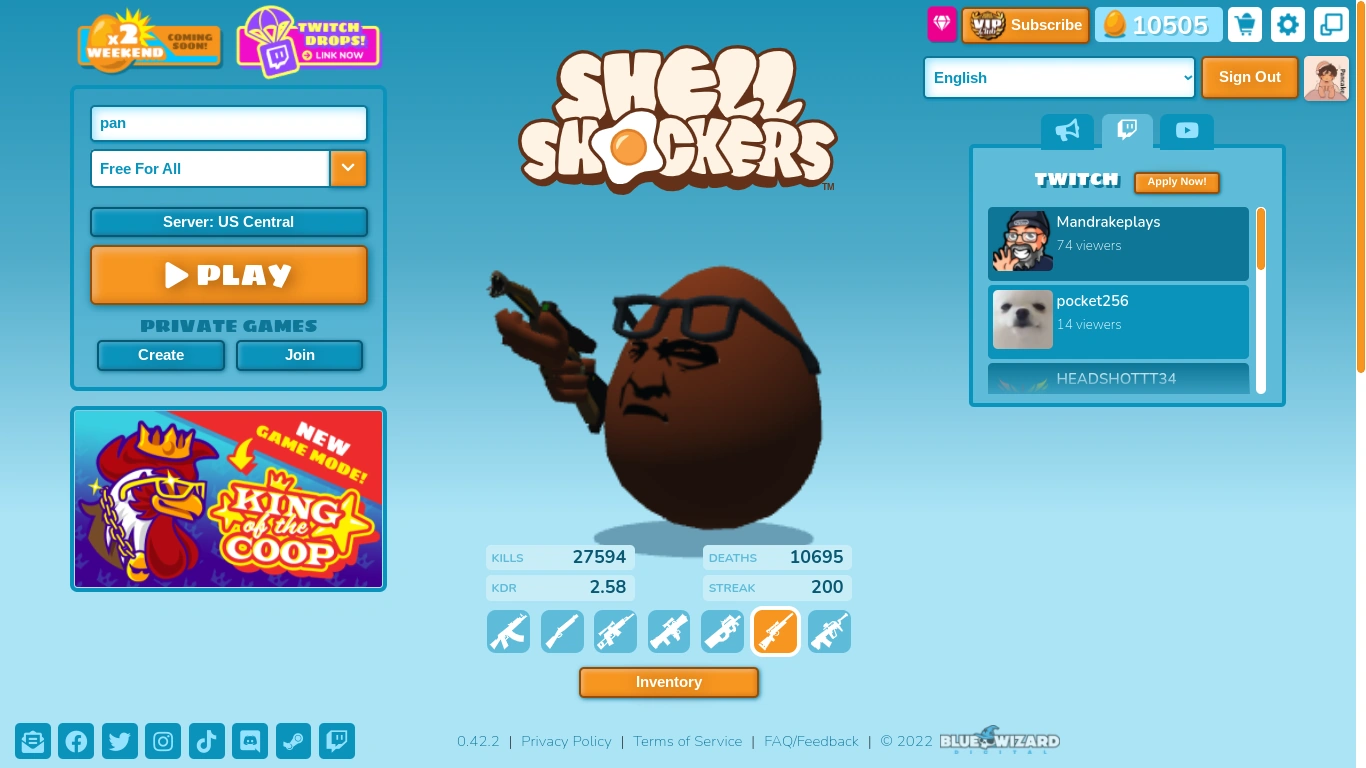Select the last weapon in the loadout row
1366x768 pixels.
pos(829,631)
